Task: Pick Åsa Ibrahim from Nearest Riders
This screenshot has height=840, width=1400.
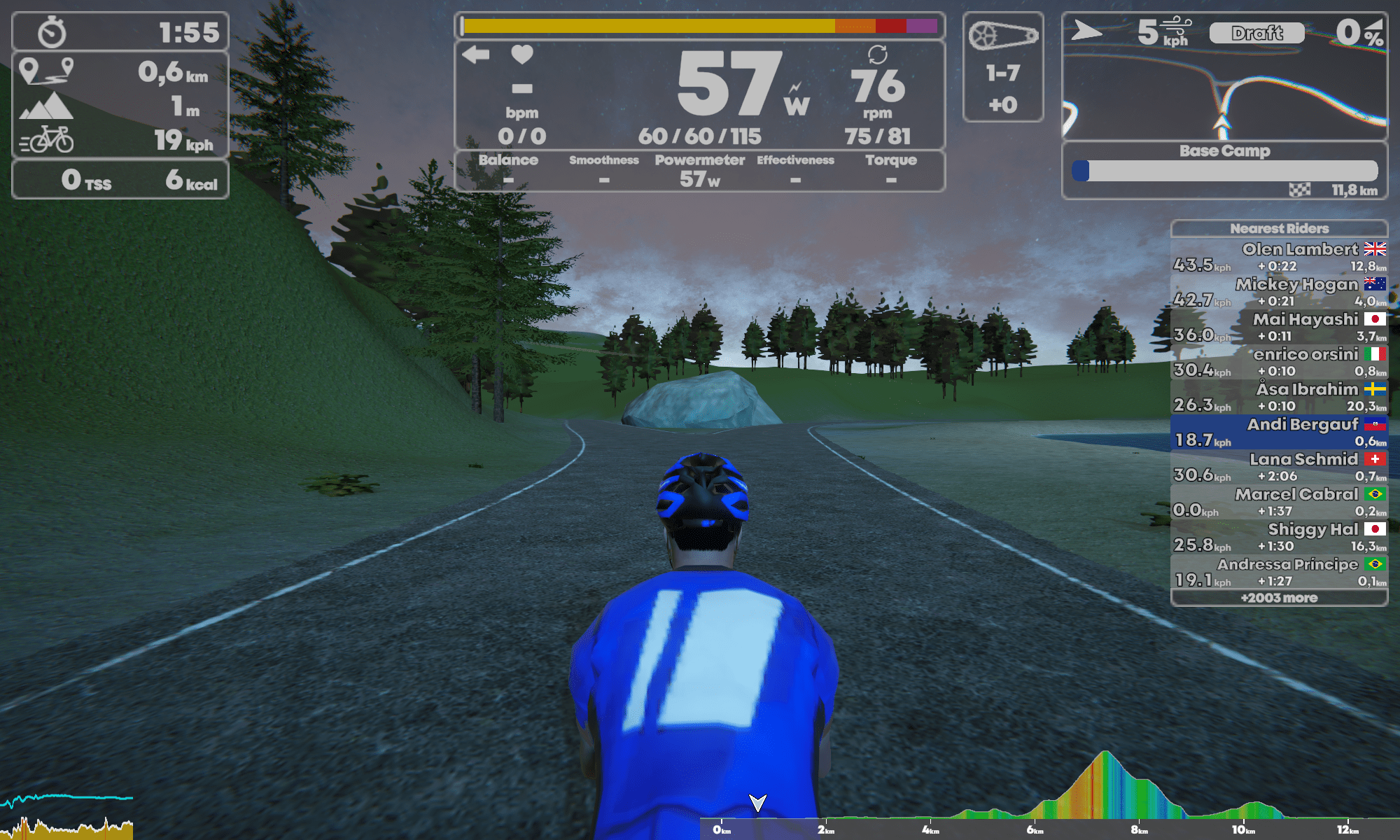Action: 1279,397
